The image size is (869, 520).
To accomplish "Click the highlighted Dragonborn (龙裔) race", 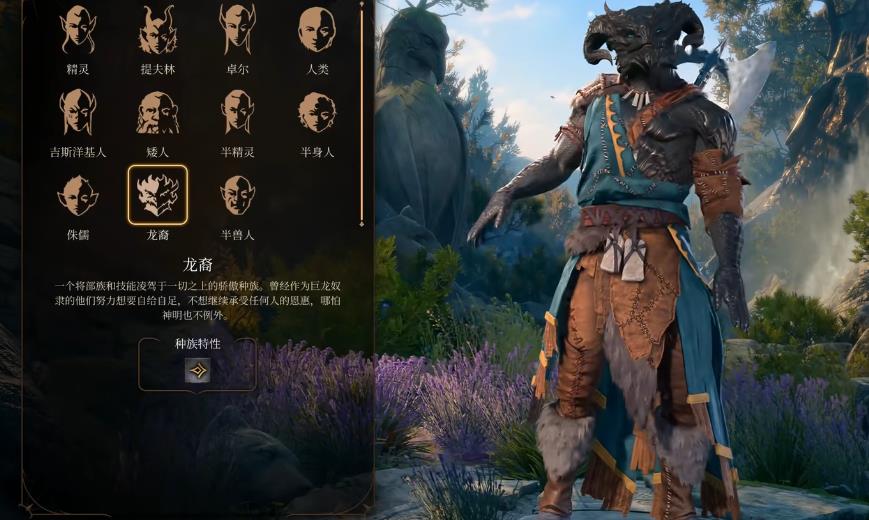I will pos(157,195).
